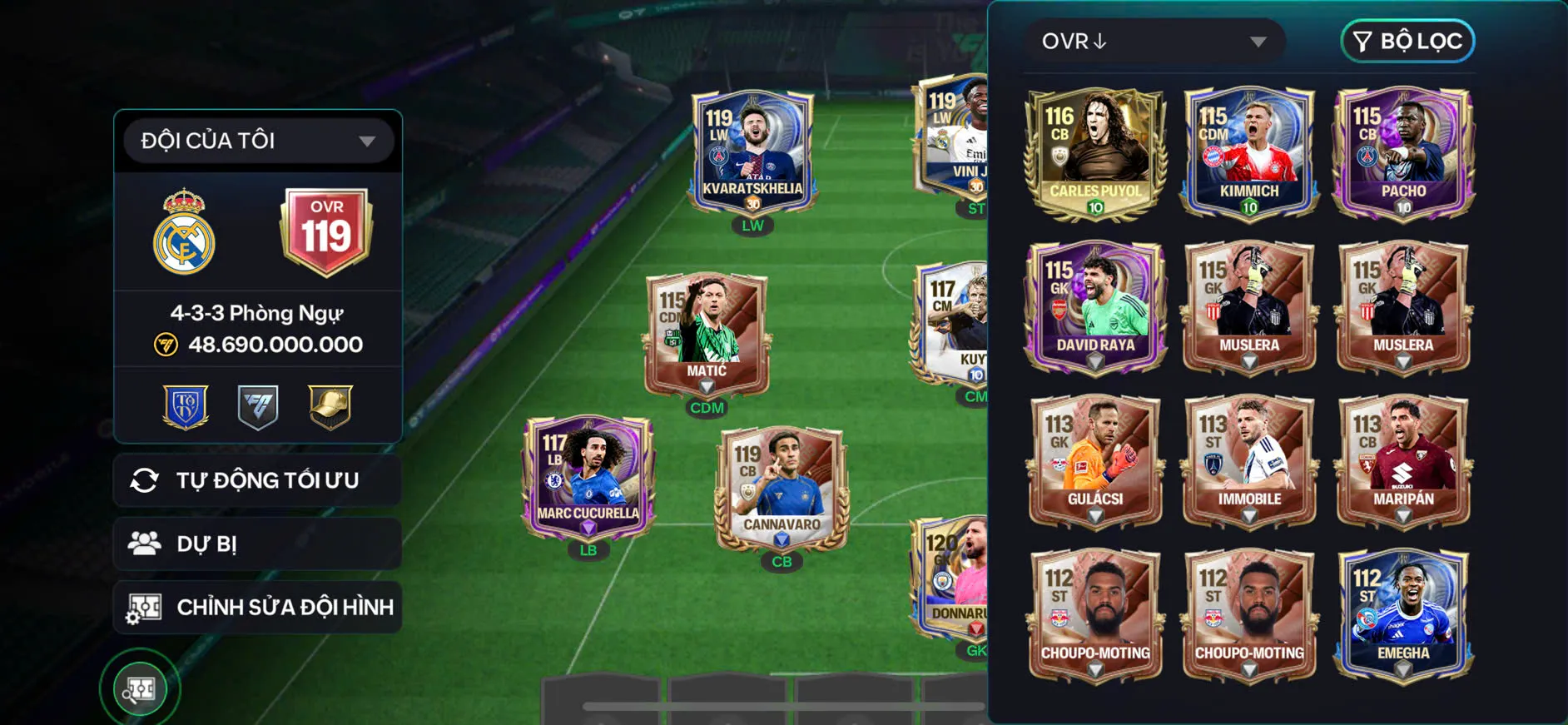Open the Dự Bị substitutes list
This screenshot has width=1568, height=725.
258,544
